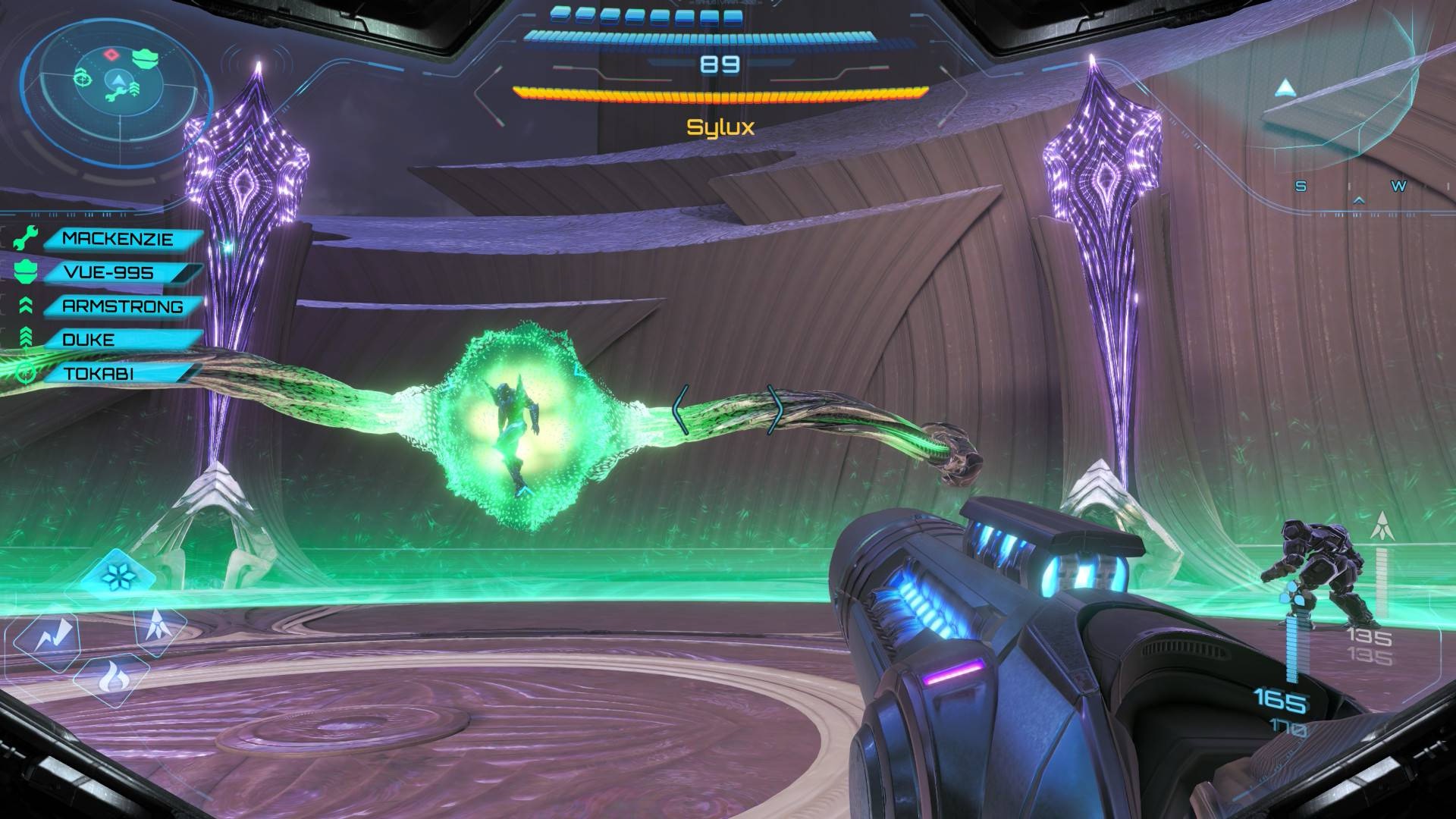Select the fire flame shot
Viewport: 1456px width, 819px height.
coord(114,677)
